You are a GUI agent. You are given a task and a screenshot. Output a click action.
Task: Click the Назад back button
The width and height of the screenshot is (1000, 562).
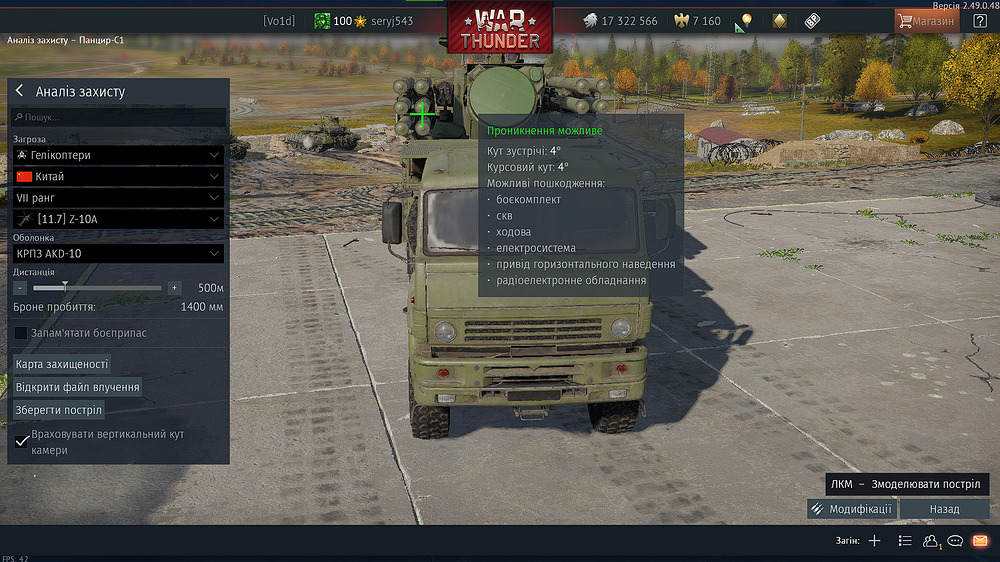click(944, 509)
